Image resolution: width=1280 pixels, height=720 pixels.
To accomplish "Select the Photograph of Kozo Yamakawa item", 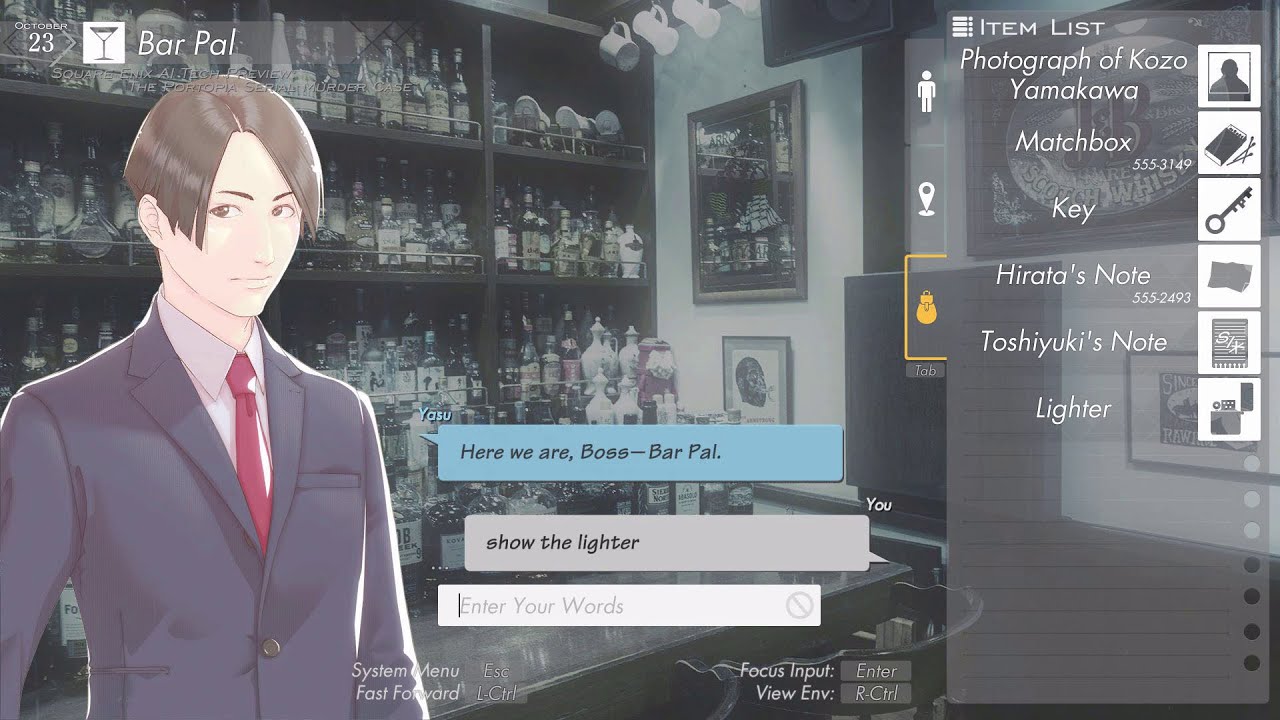I will 1228,76.
